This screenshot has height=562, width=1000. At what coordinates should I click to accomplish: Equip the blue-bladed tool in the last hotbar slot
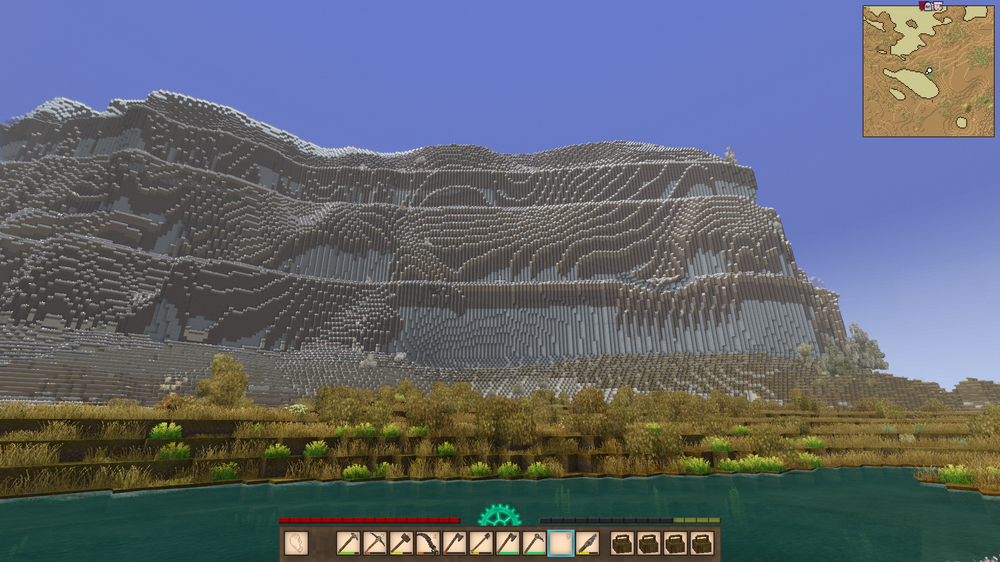(x=588, y=543)
